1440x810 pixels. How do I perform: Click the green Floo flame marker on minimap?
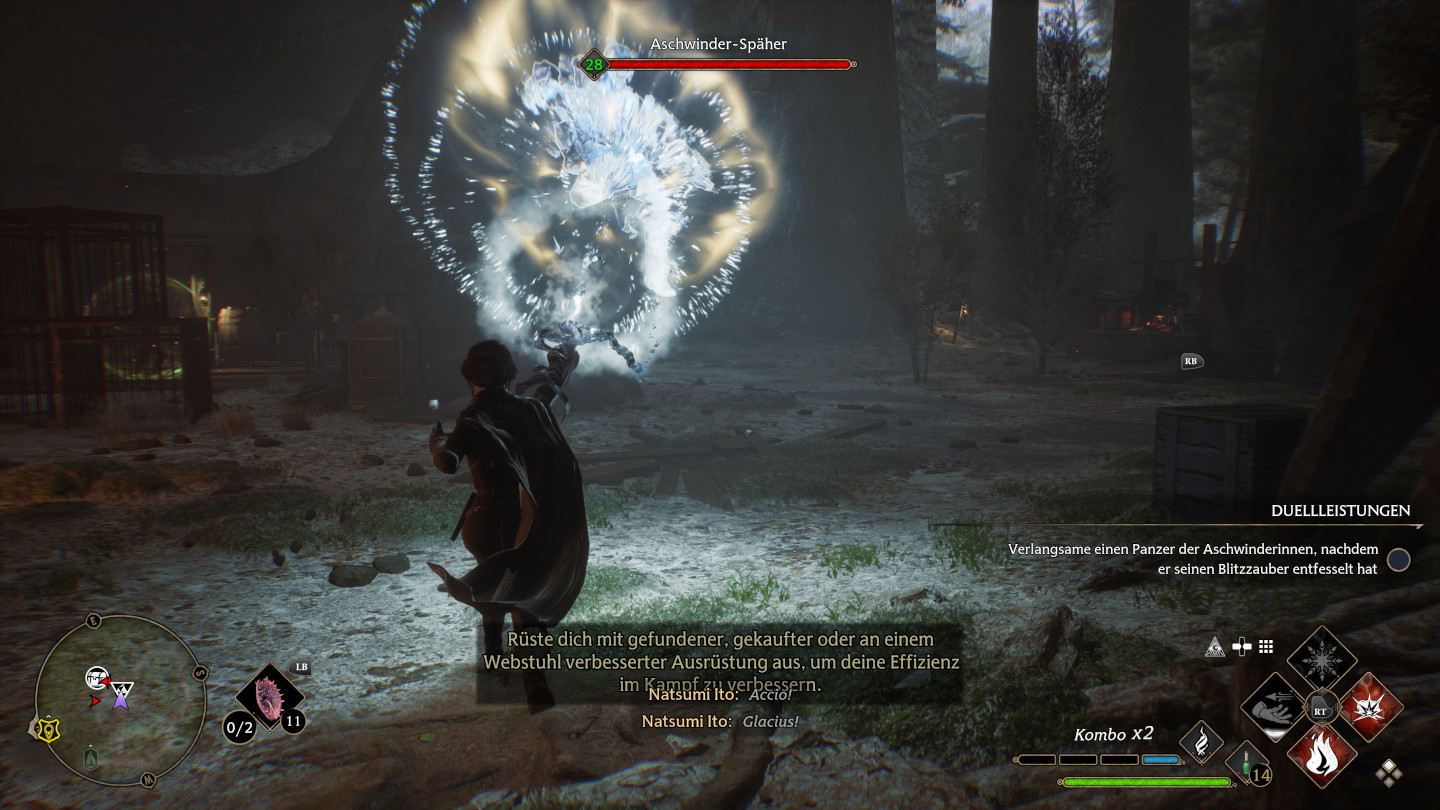91,757
